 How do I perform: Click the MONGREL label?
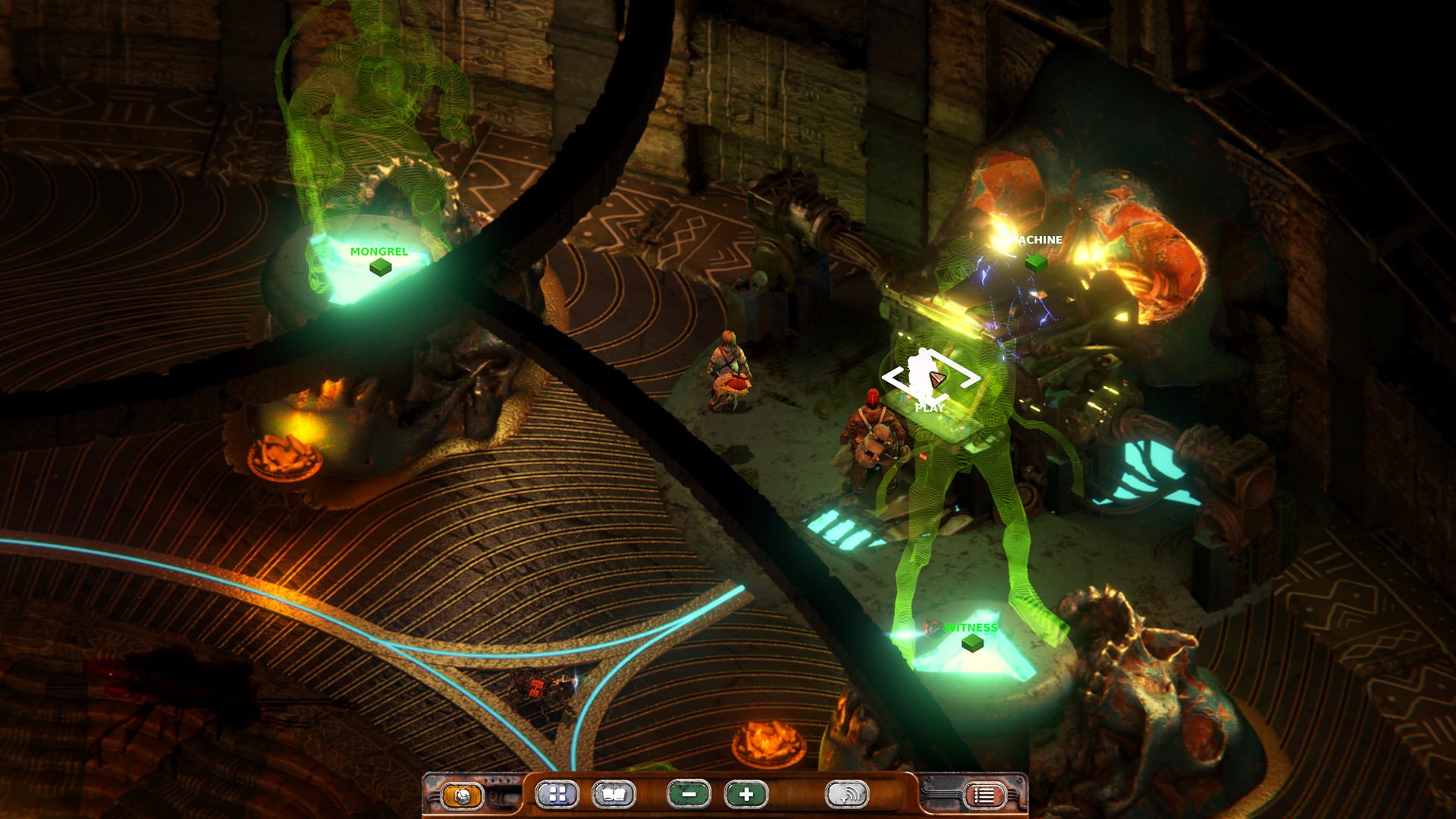tap(378, 249)
